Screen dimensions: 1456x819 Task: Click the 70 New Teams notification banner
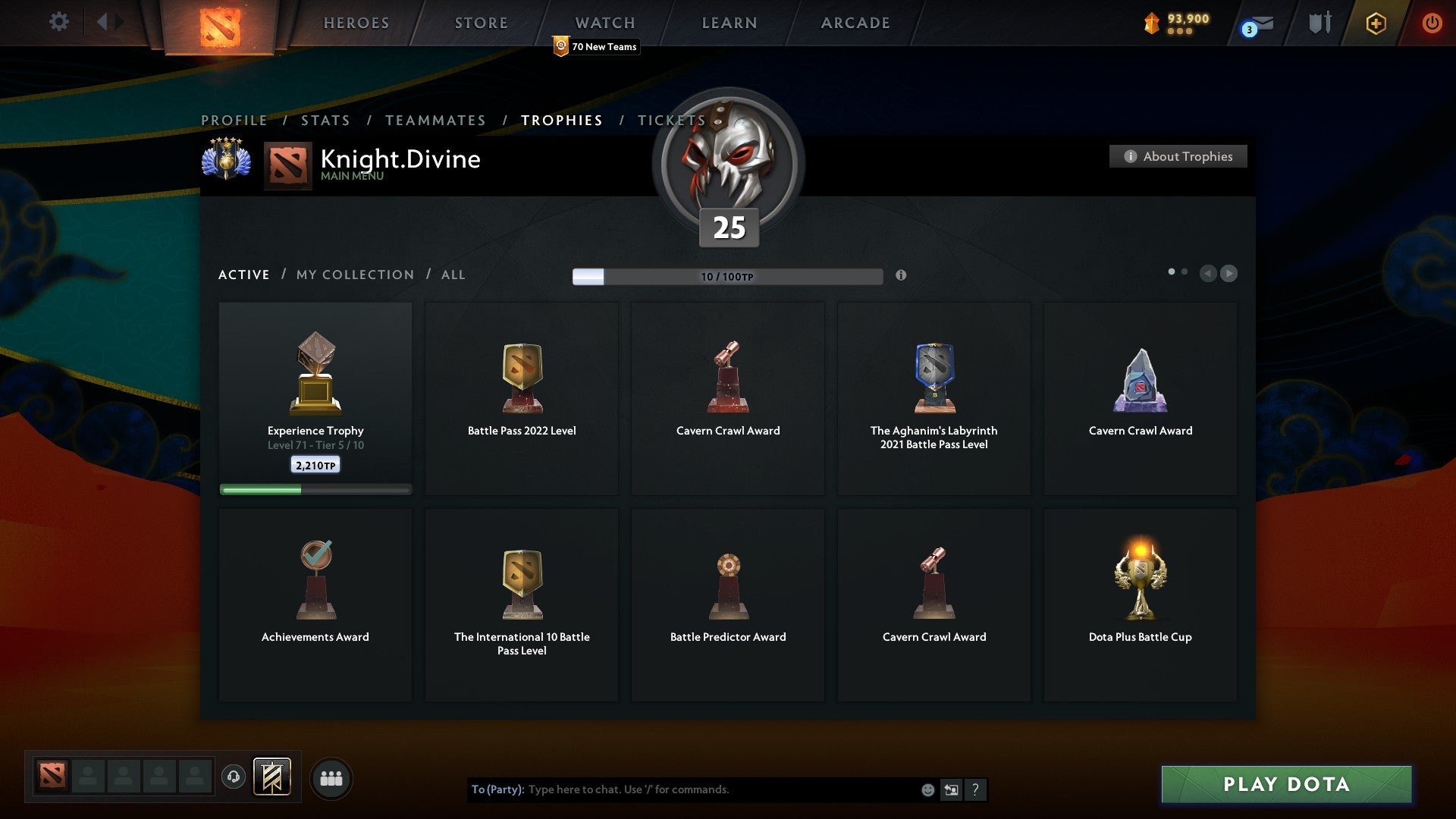point(596,46)
